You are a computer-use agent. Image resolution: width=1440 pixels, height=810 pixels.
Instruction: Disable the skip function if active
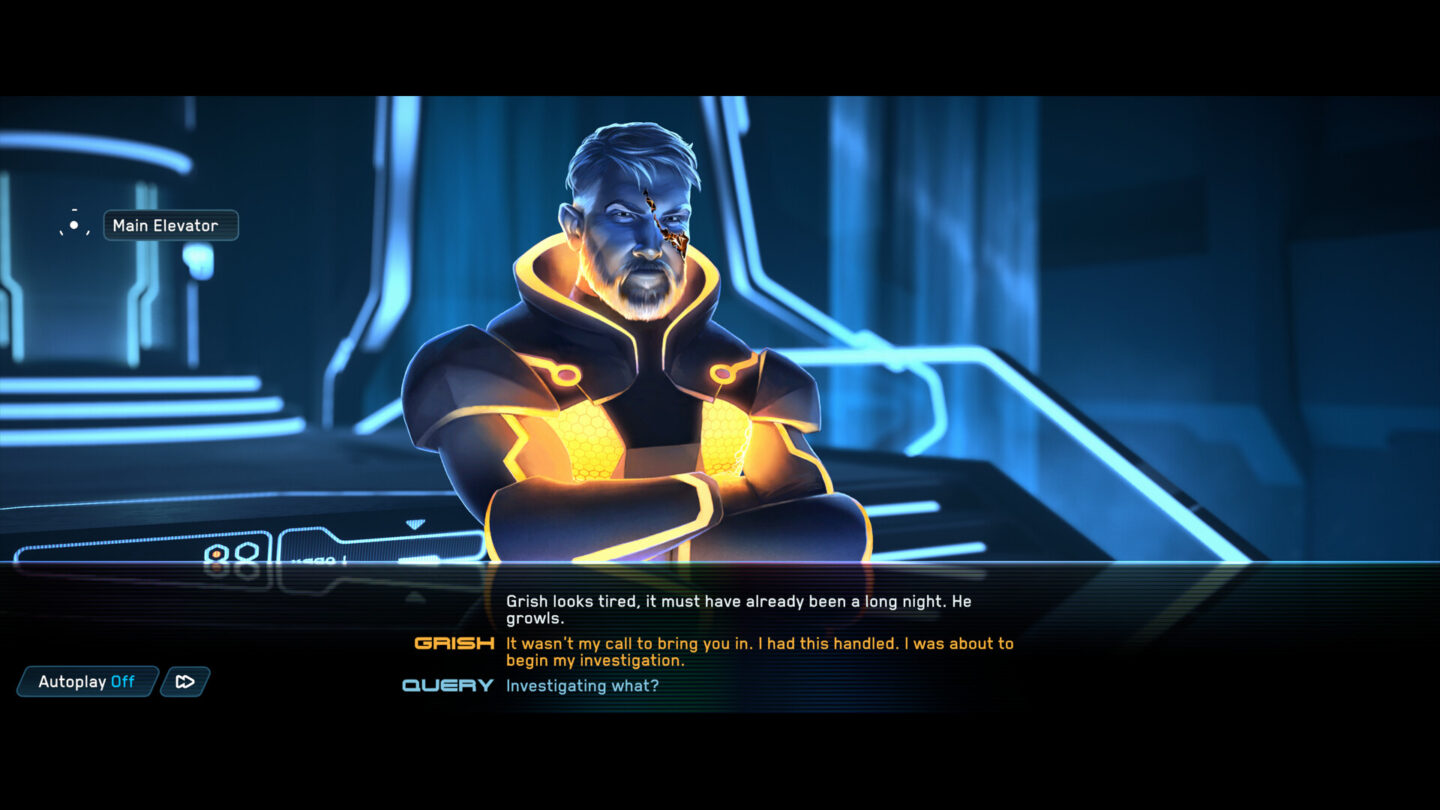pos(184,682)
